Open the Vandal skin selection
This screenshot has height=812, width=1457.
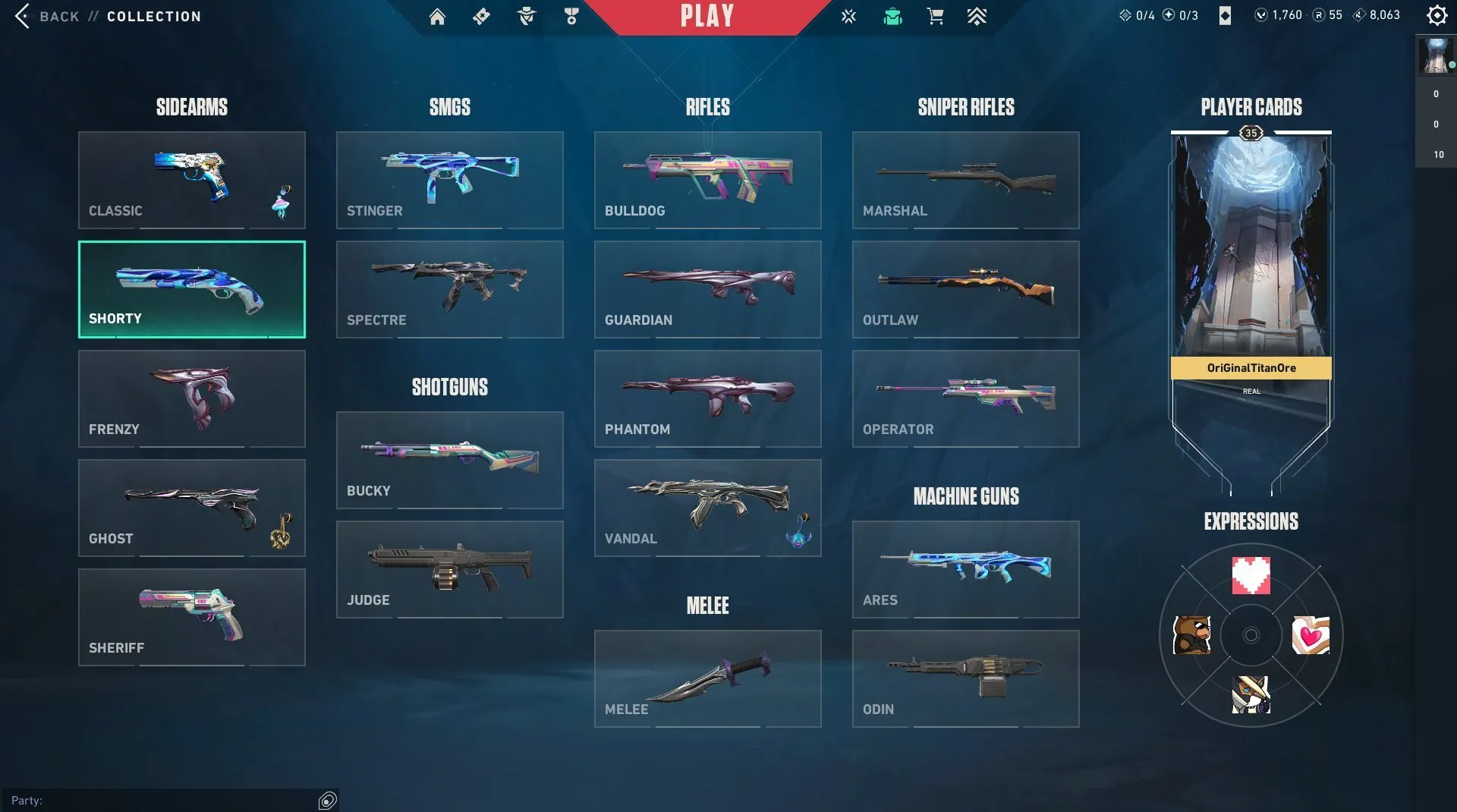[707, 507]
